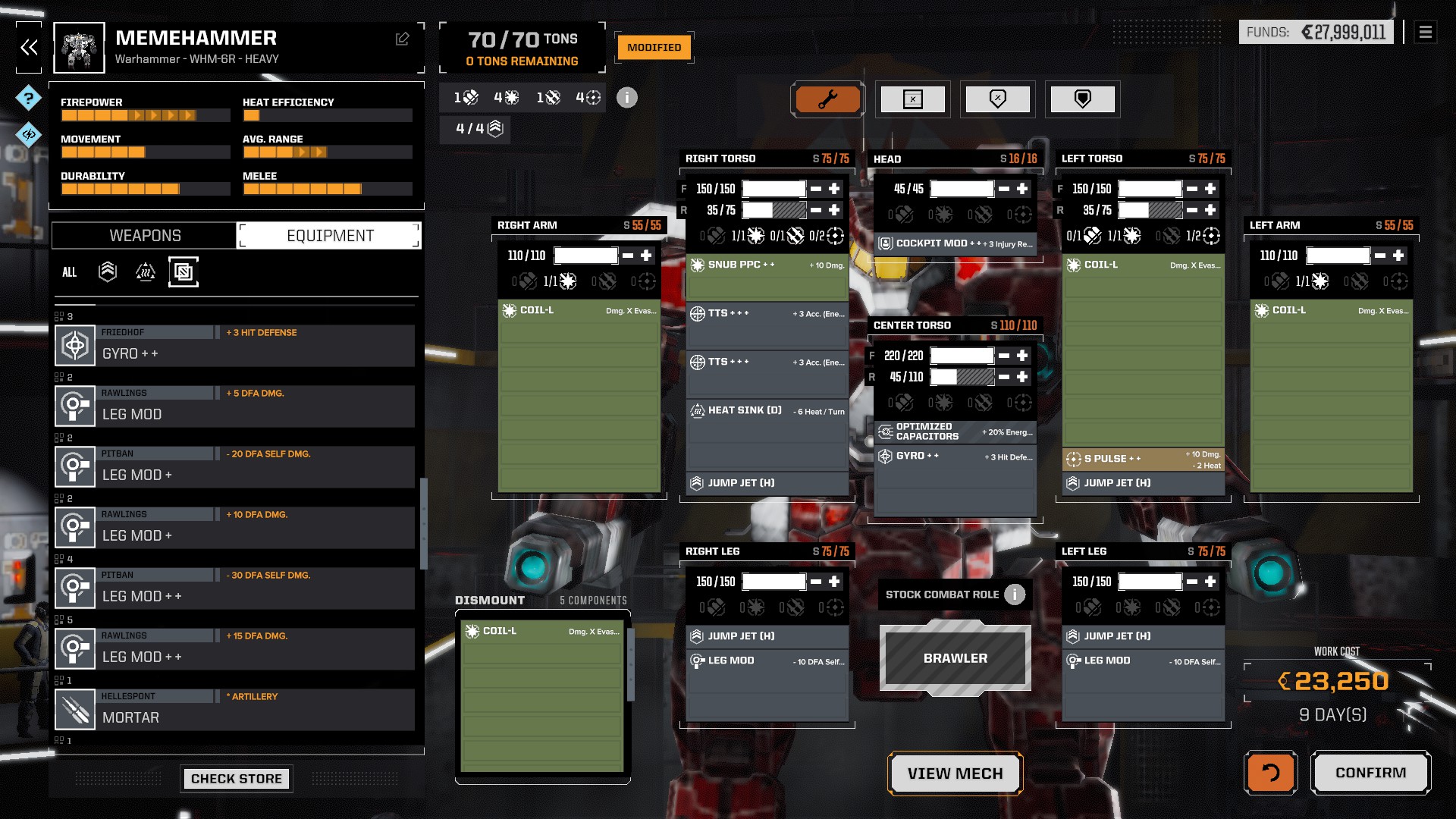The height and width of the screenshot is (819, 1456).
Task: Select the heat sink filter icon
Action: 146,271
